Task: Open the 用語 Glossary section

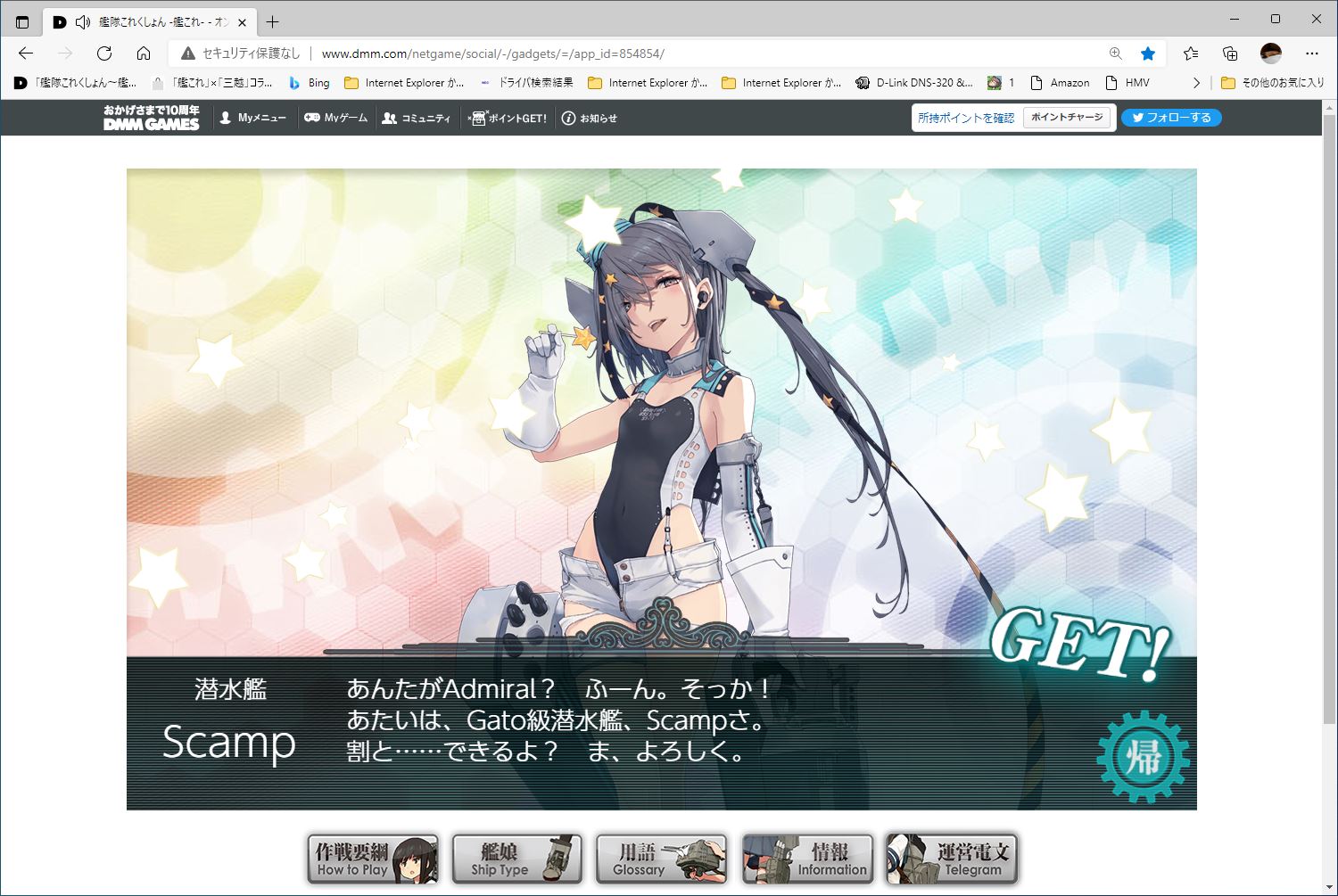Action: pos(660,859)
